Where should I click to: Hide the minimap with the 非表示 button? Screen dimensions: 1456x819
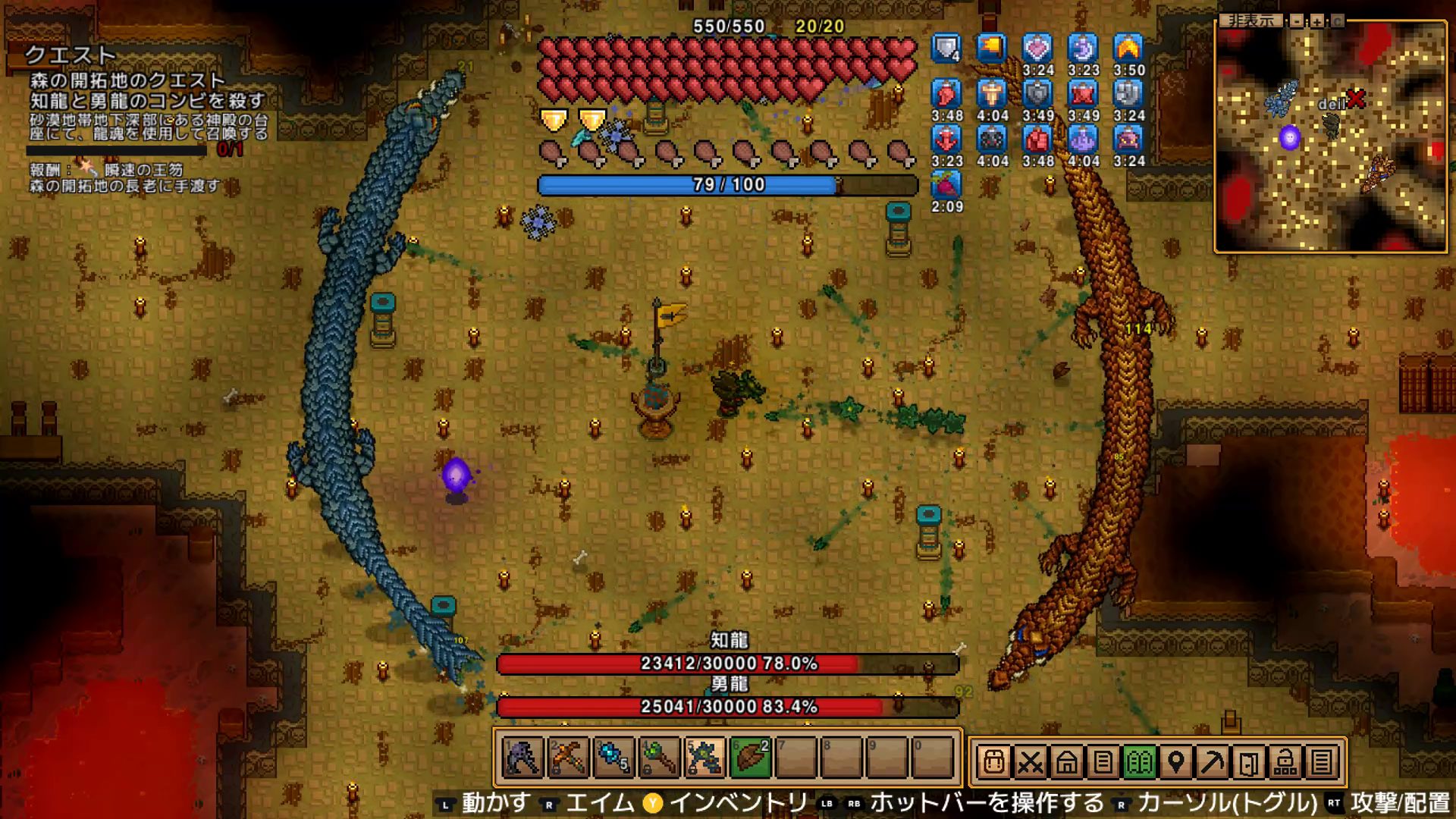click(1251, 21)
